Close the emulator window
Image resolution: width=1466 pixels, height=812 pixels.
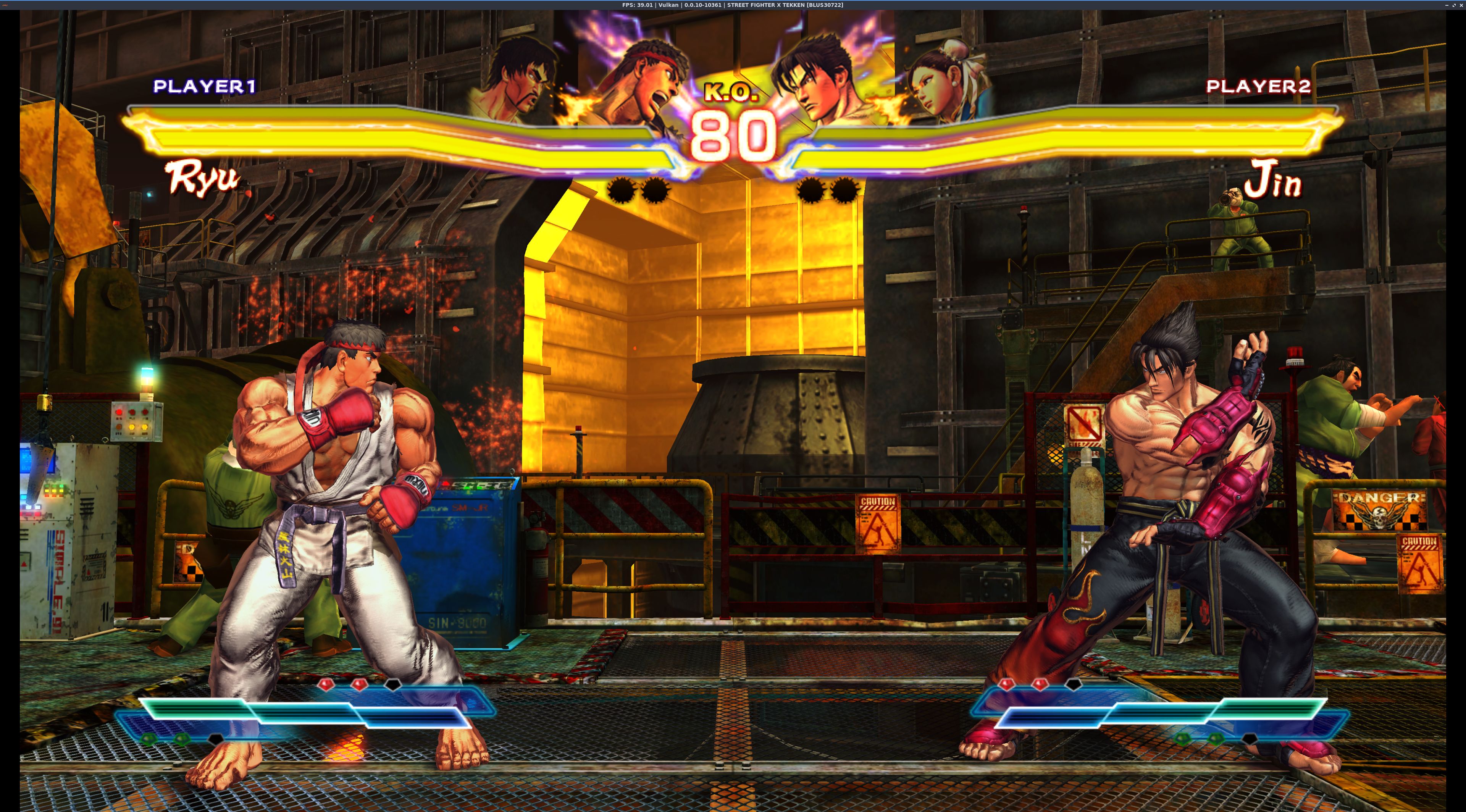[x=1461, y=5]
